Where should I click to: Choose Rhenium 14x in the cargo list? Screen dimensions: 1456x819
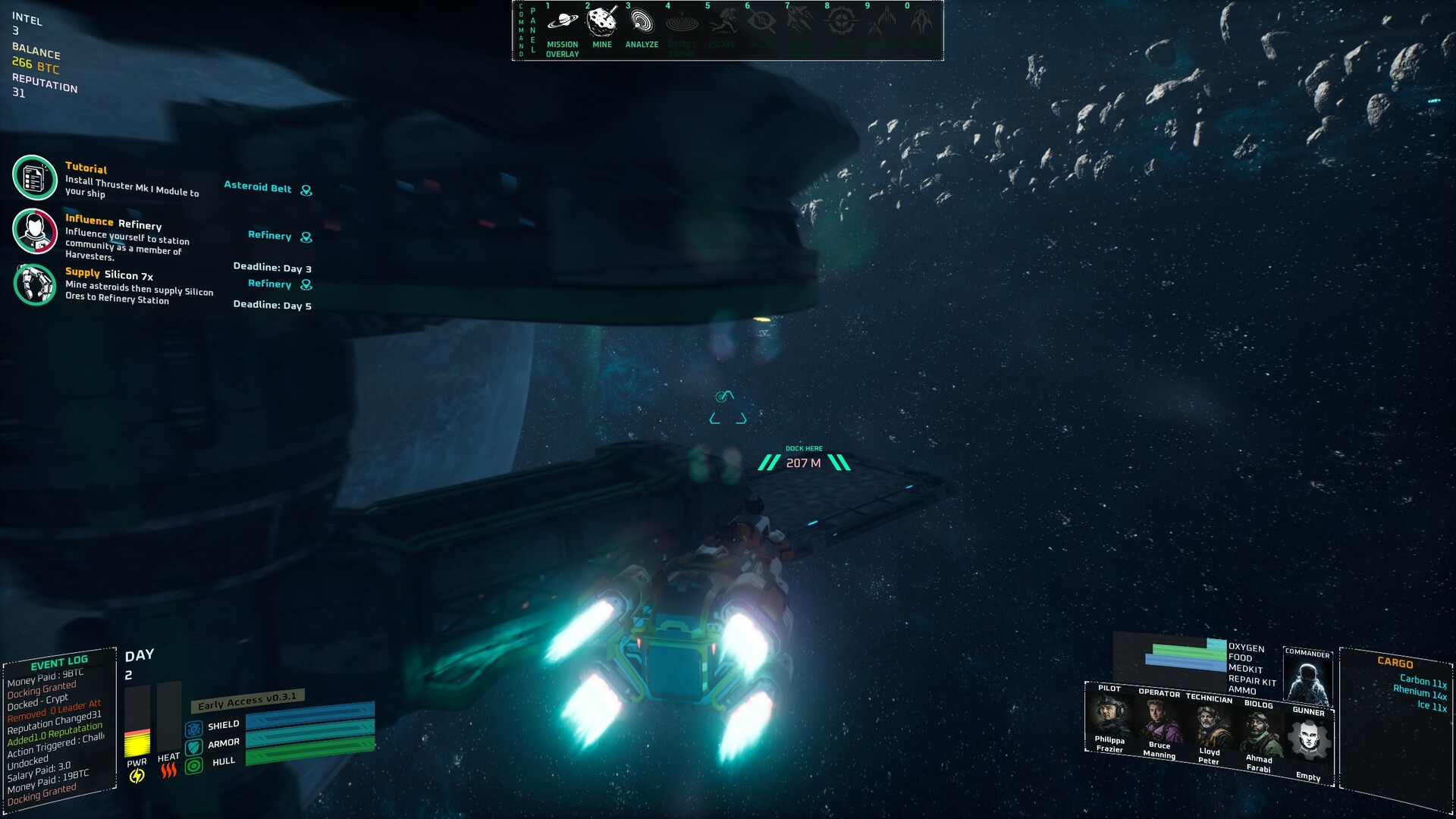pyautogui.click(x=1420, y=692)
